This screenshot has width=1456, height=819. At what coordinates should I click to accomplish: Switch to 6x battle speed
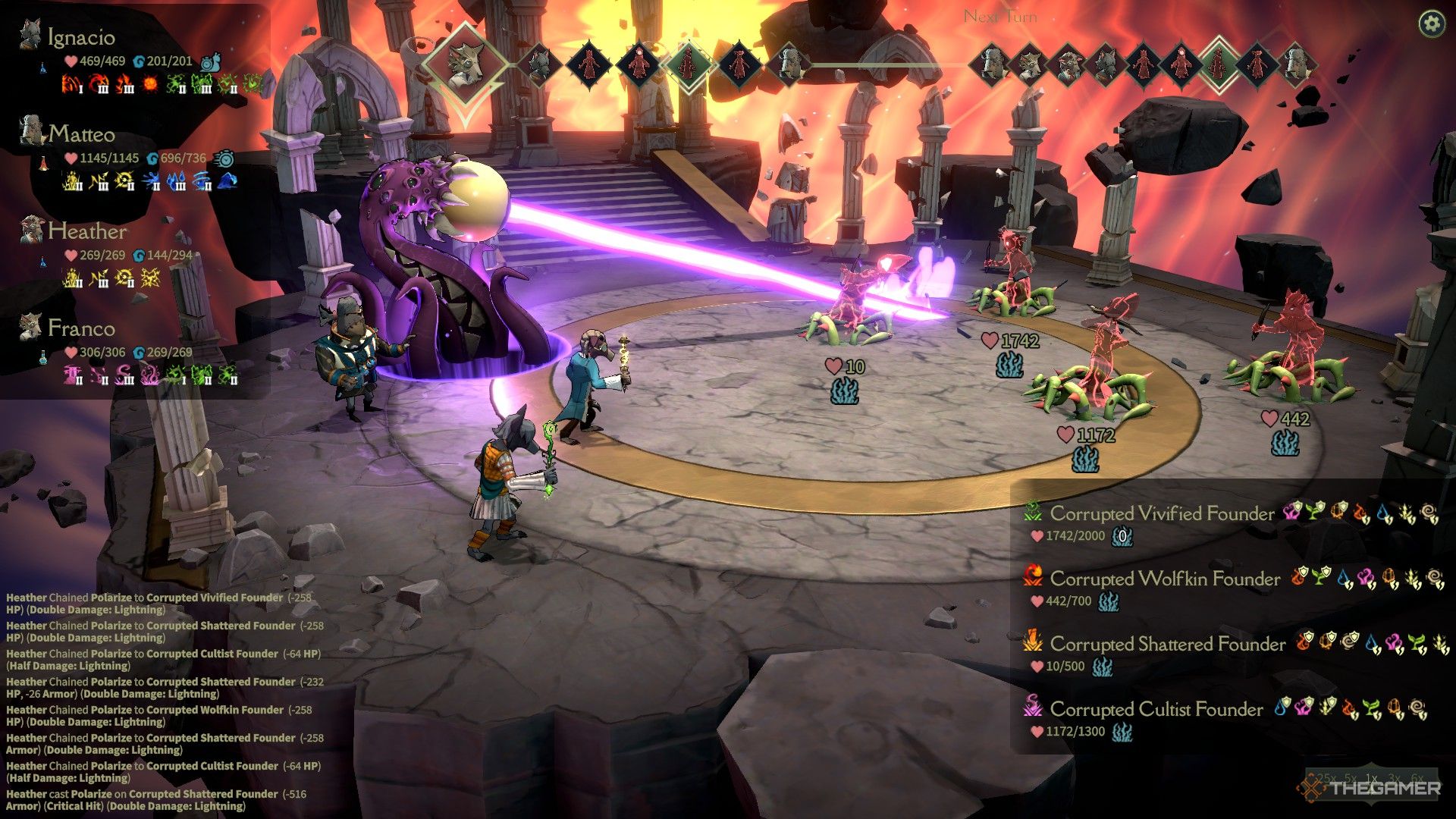point(1417,779)
